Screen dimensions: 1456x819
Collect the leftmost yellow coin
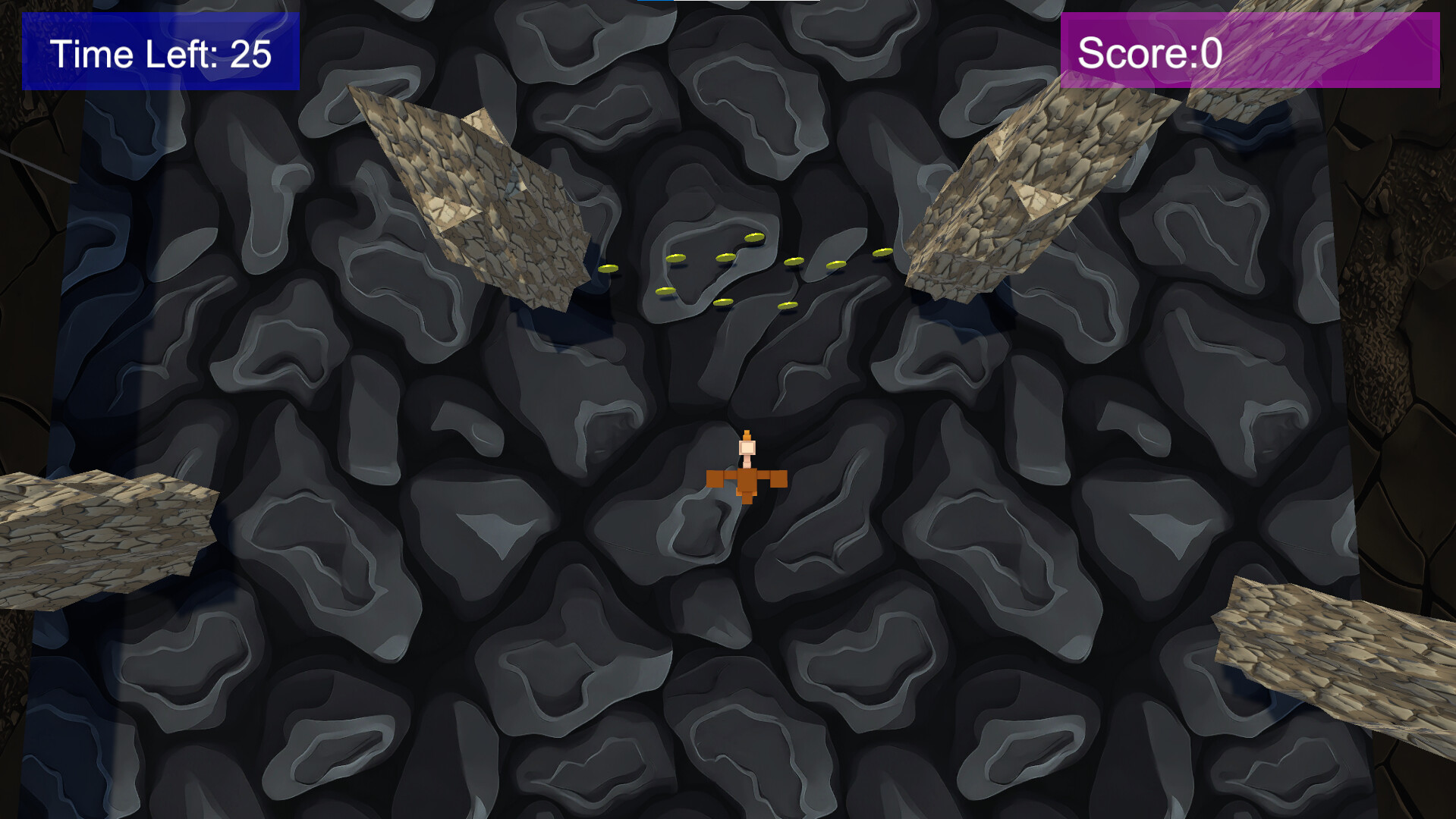pos(608,269)
